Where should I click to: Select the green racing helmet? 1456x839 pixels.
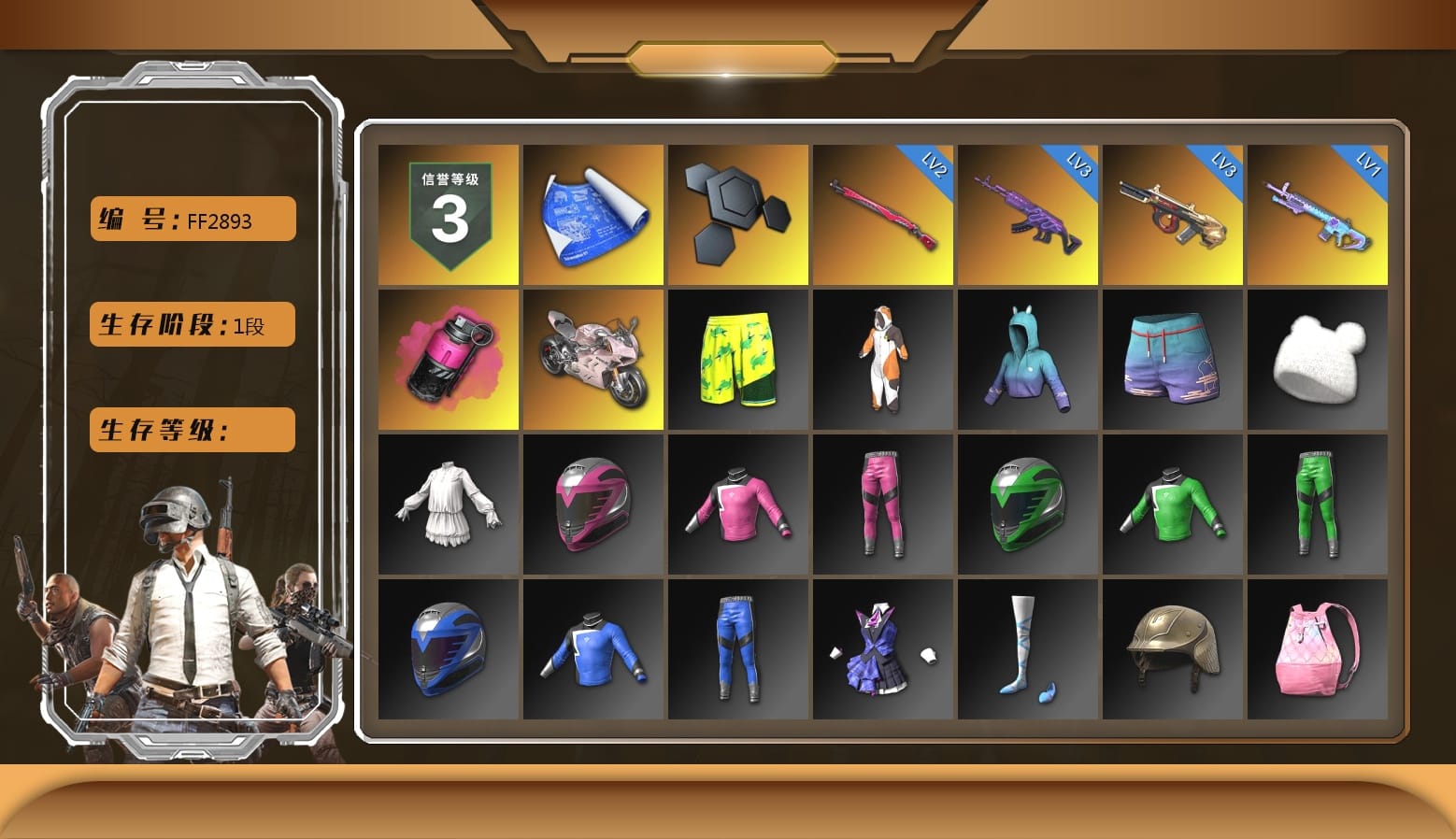tap(1027, 505)
